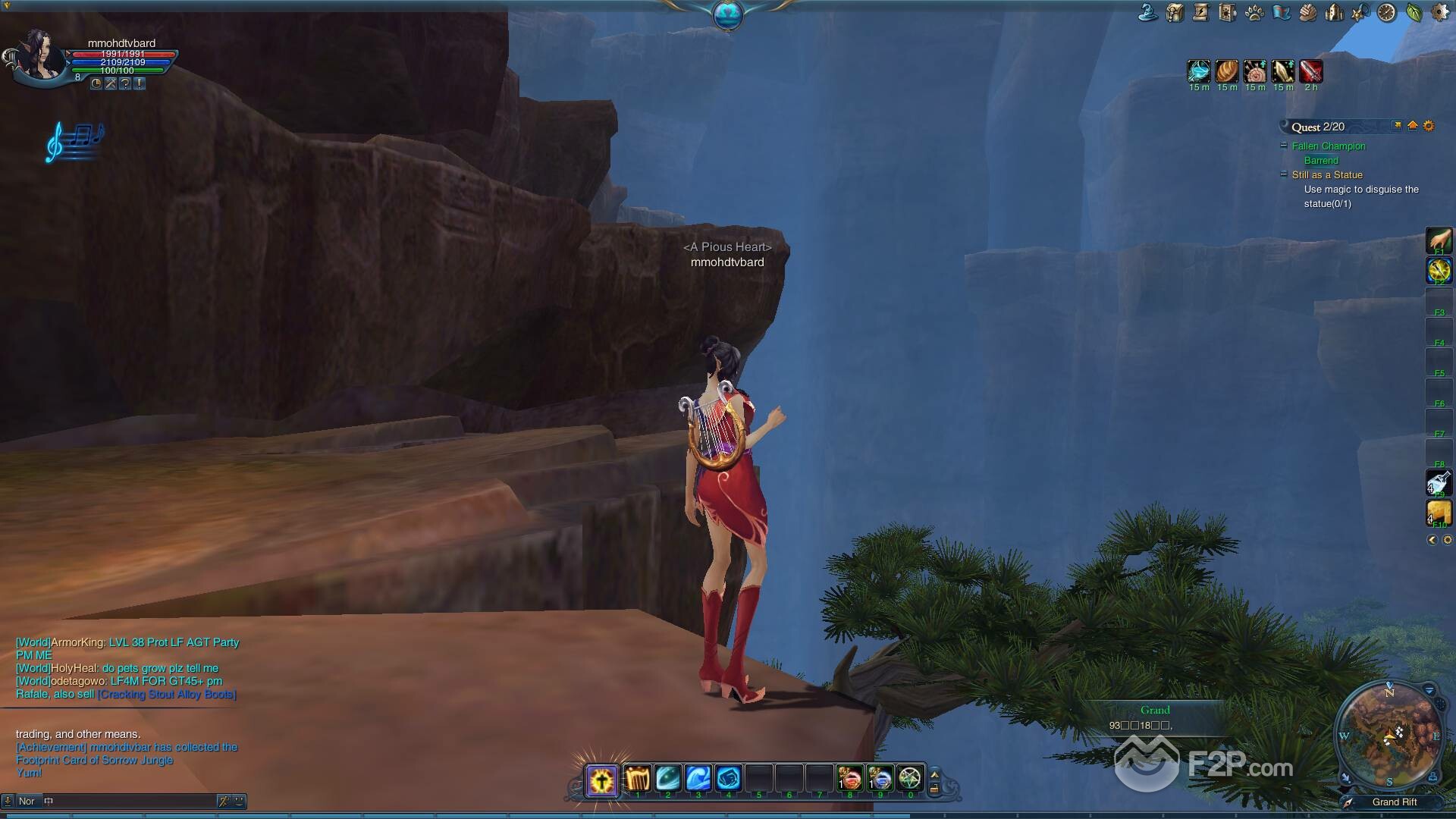
Task: Activate the golden harp skill
Action: tap(637, 779)
